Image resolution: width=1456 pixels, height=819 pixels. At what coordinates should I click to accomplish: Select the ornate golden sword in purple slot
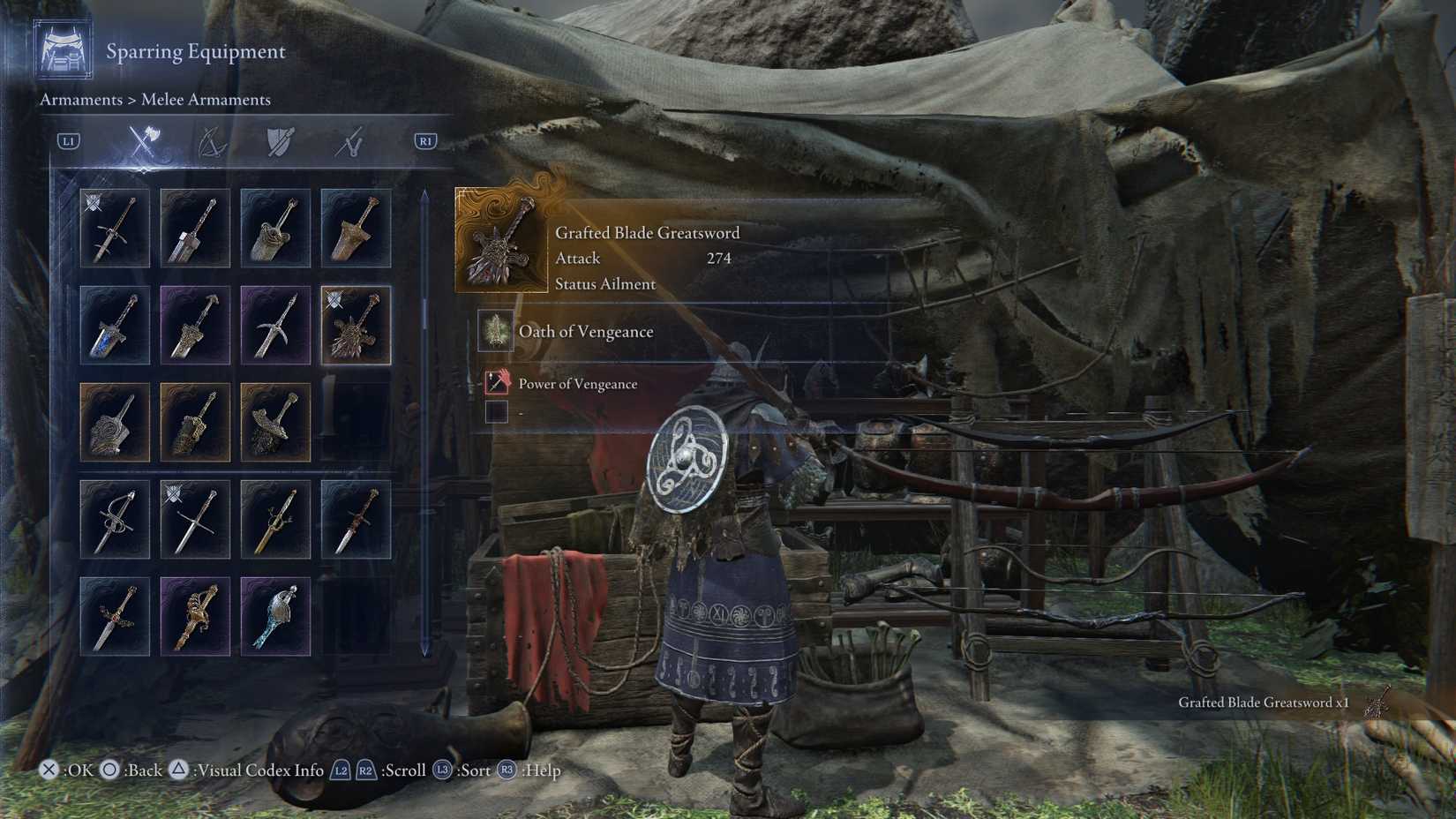pyautogui.click(x=195, y=616)
